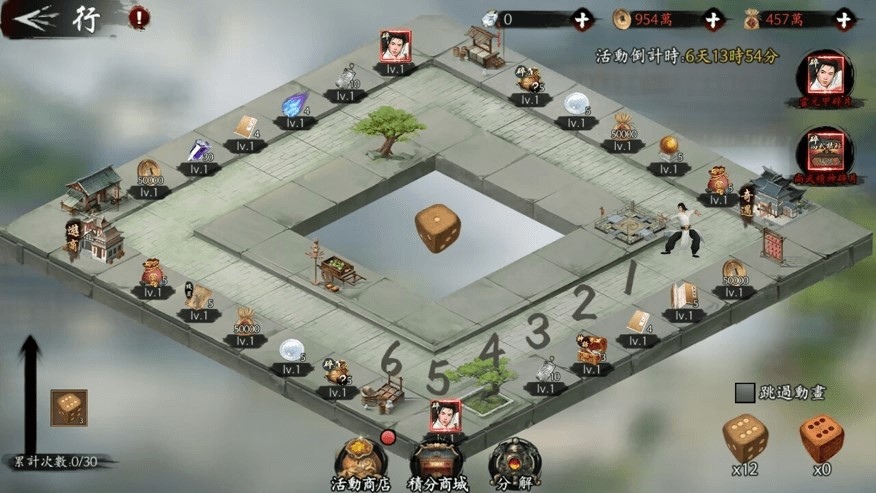Use the orange special dice x0
This screenshot has height=493, width=876.
(821, 439)
